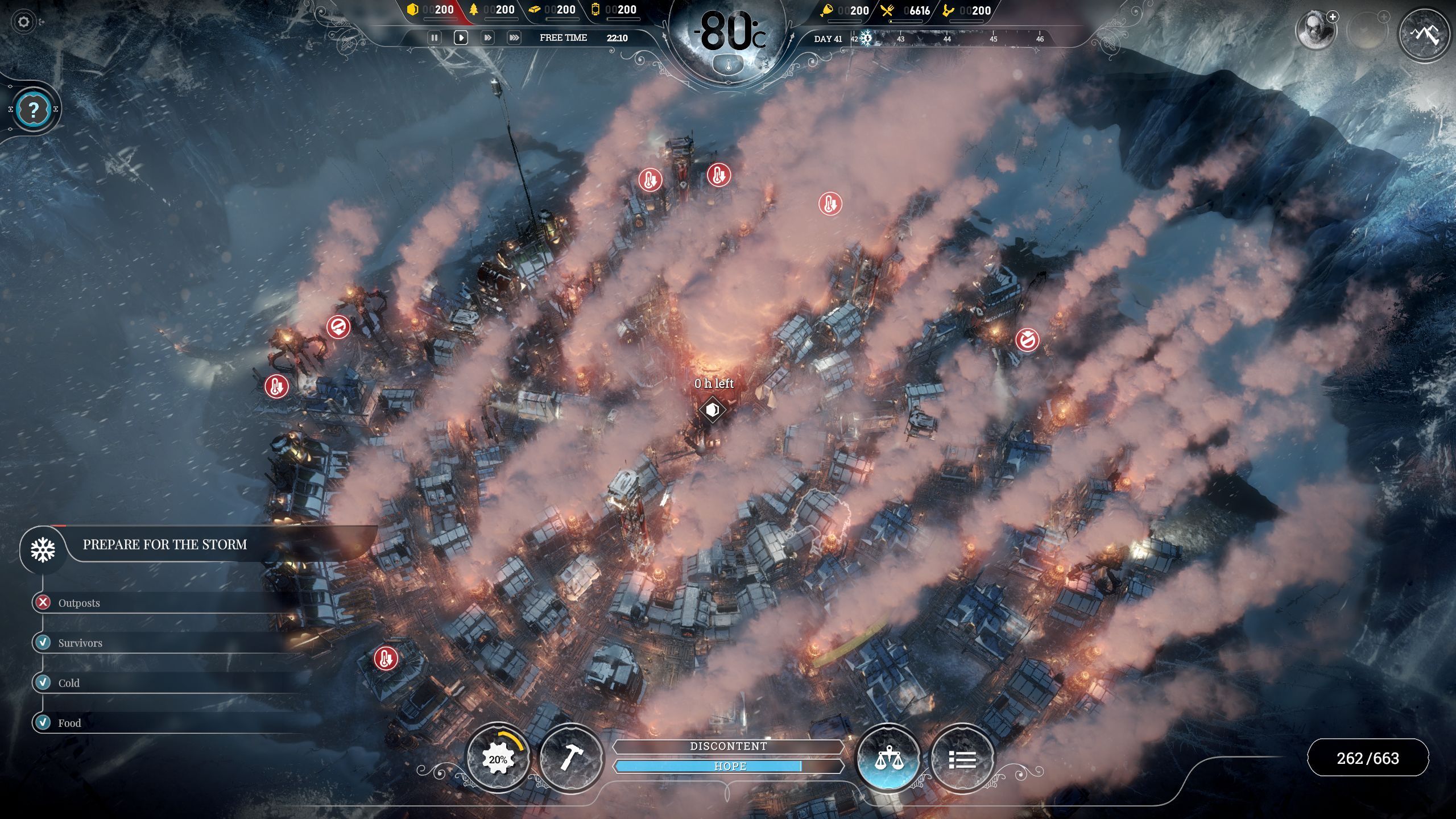
Task: Click the Hope bar
Action: point(729,766)
